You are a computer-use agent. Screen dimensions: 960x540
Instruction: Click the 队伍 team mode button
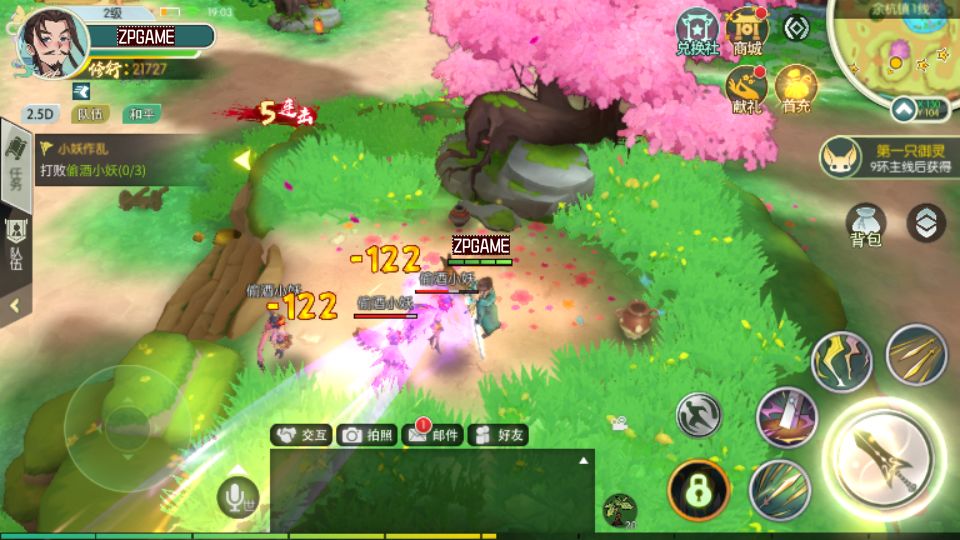tap(90, 114)
